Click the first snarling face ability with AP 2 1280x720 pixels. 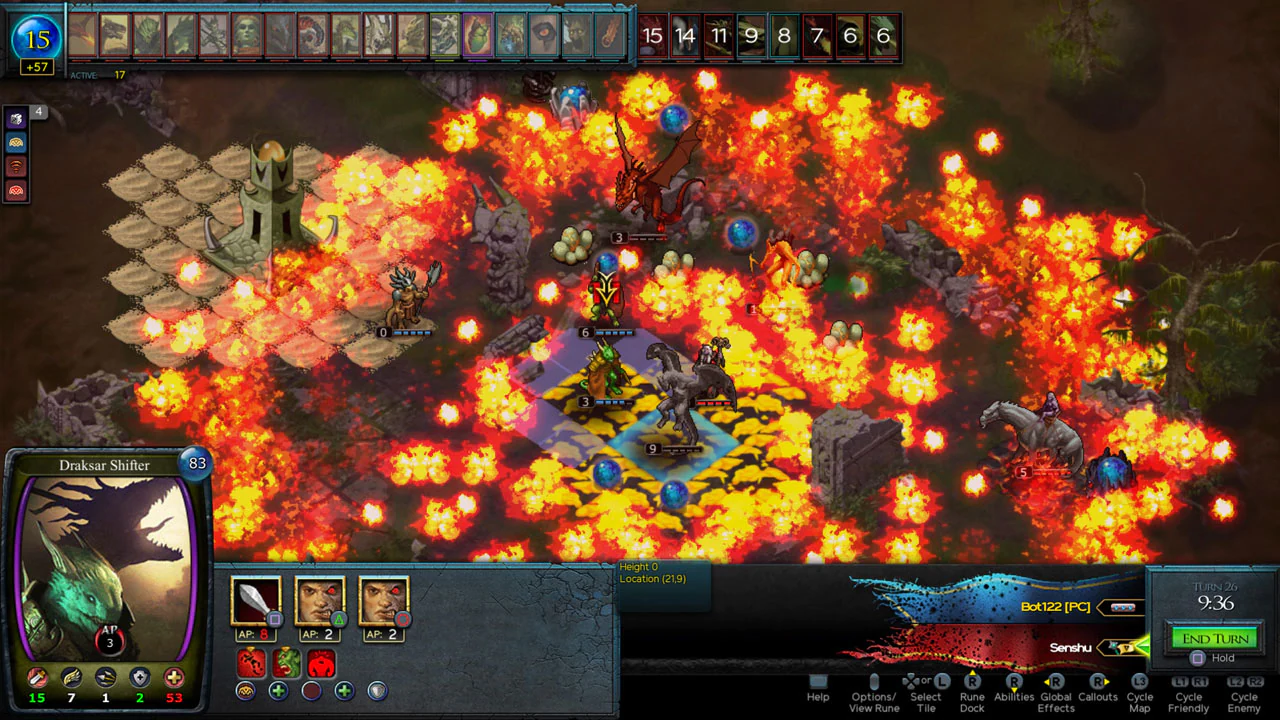[x=320, y=602]
